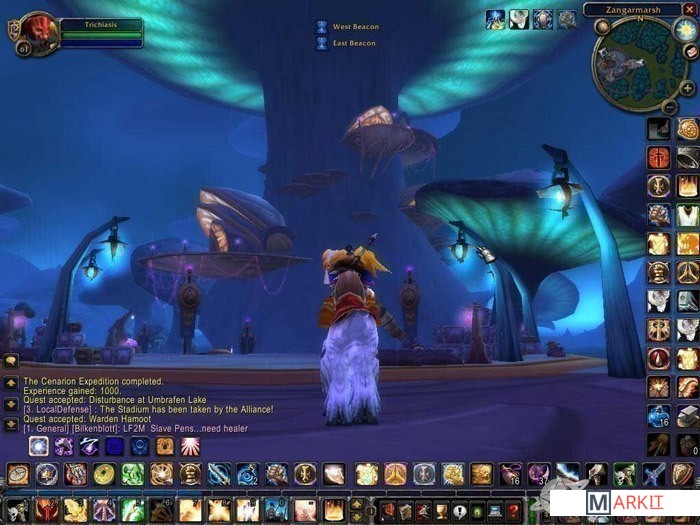Open the red question mark help button

coord(513,510)
